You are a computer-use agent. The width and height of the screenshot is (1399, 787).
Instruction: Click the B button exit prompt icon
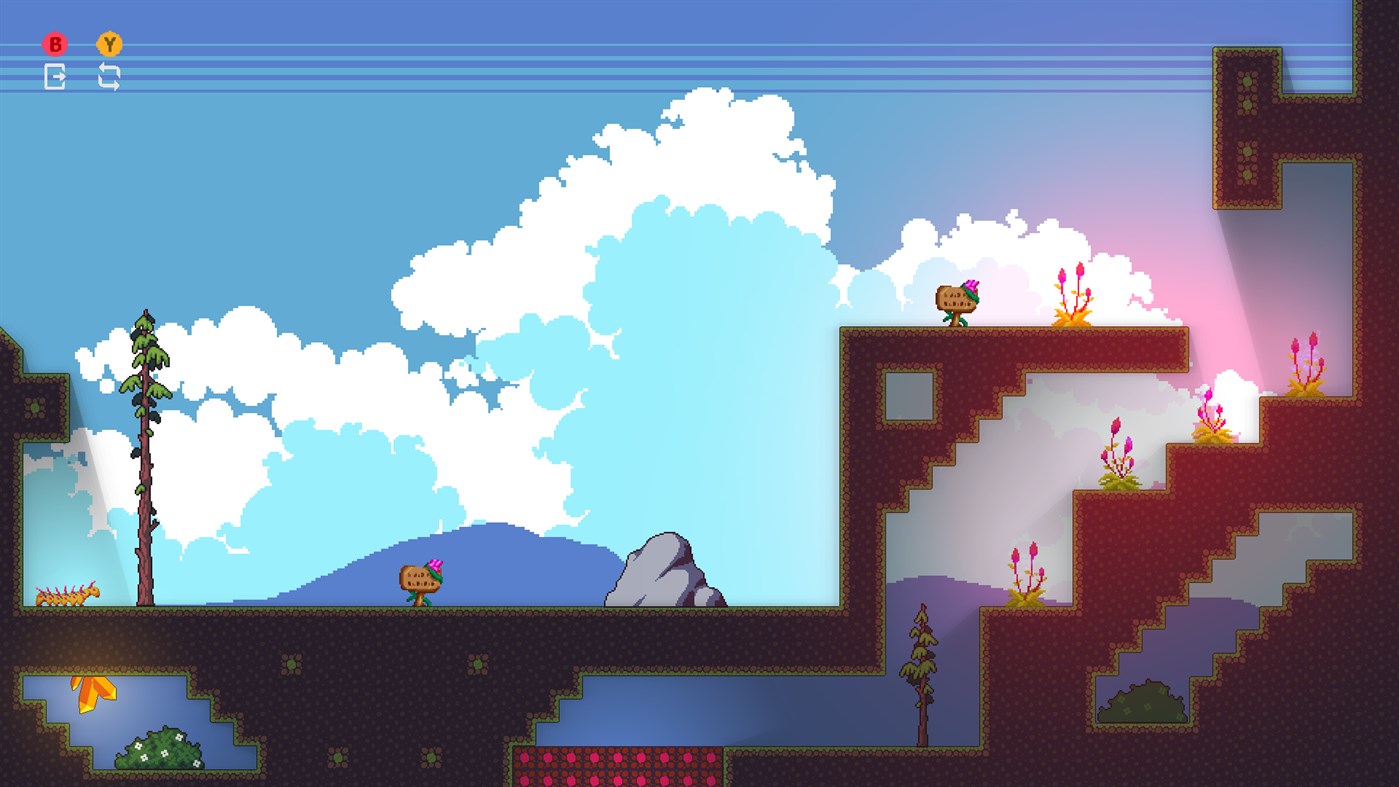[x=55, y=44]
